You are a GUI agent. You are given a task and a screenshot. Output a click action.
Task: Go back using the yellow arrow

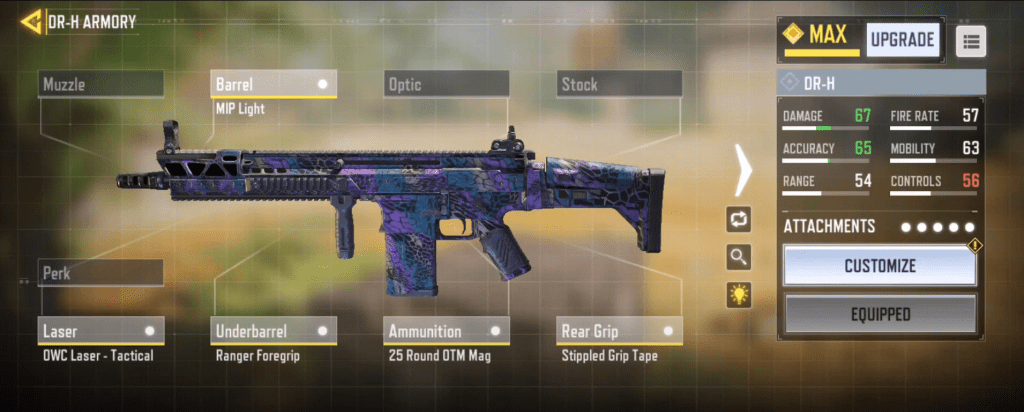31,21
